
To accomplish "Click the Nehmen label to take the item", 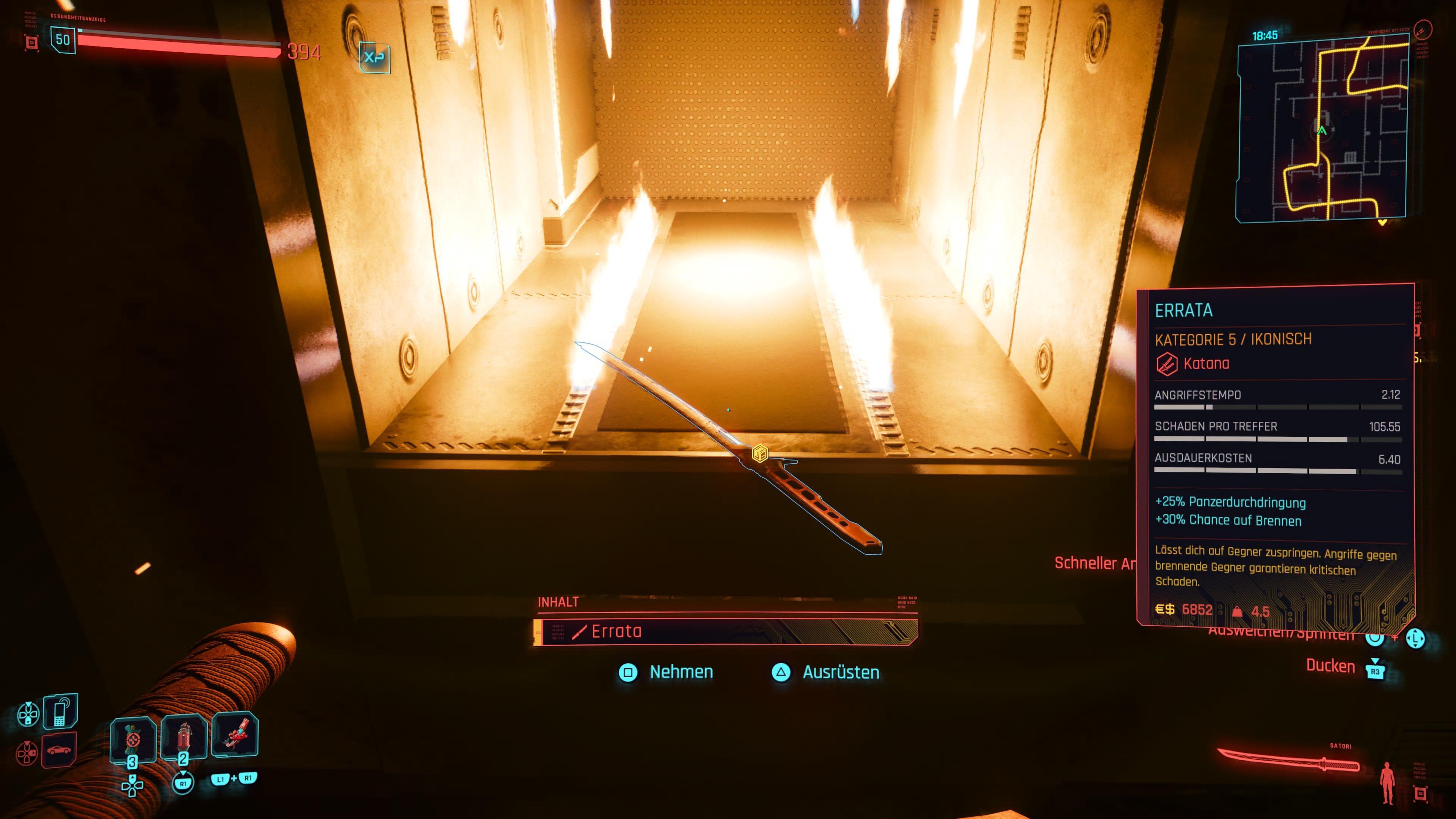I will [x=681, y=672].
